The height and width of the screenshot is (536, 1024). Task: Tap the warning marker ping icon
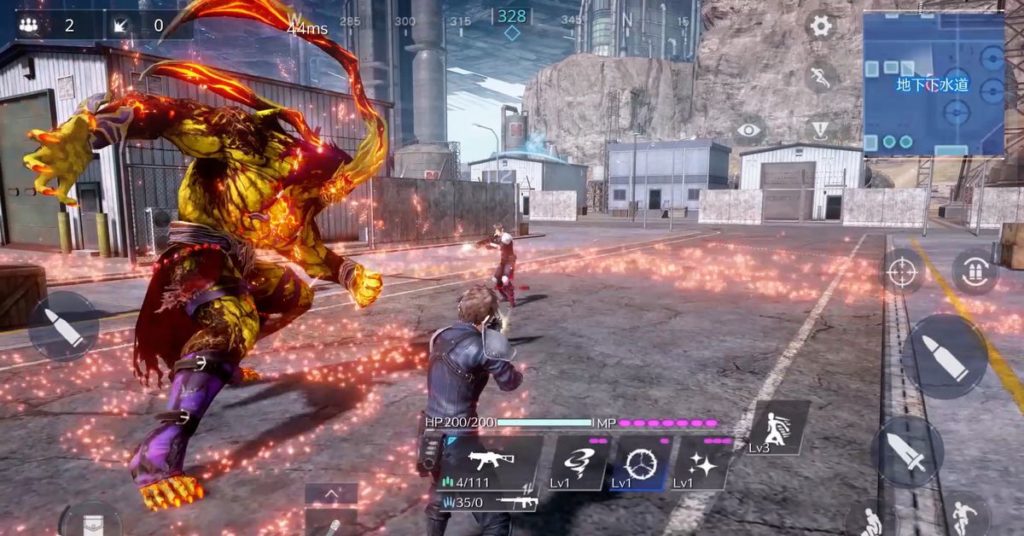pos(820,130)
